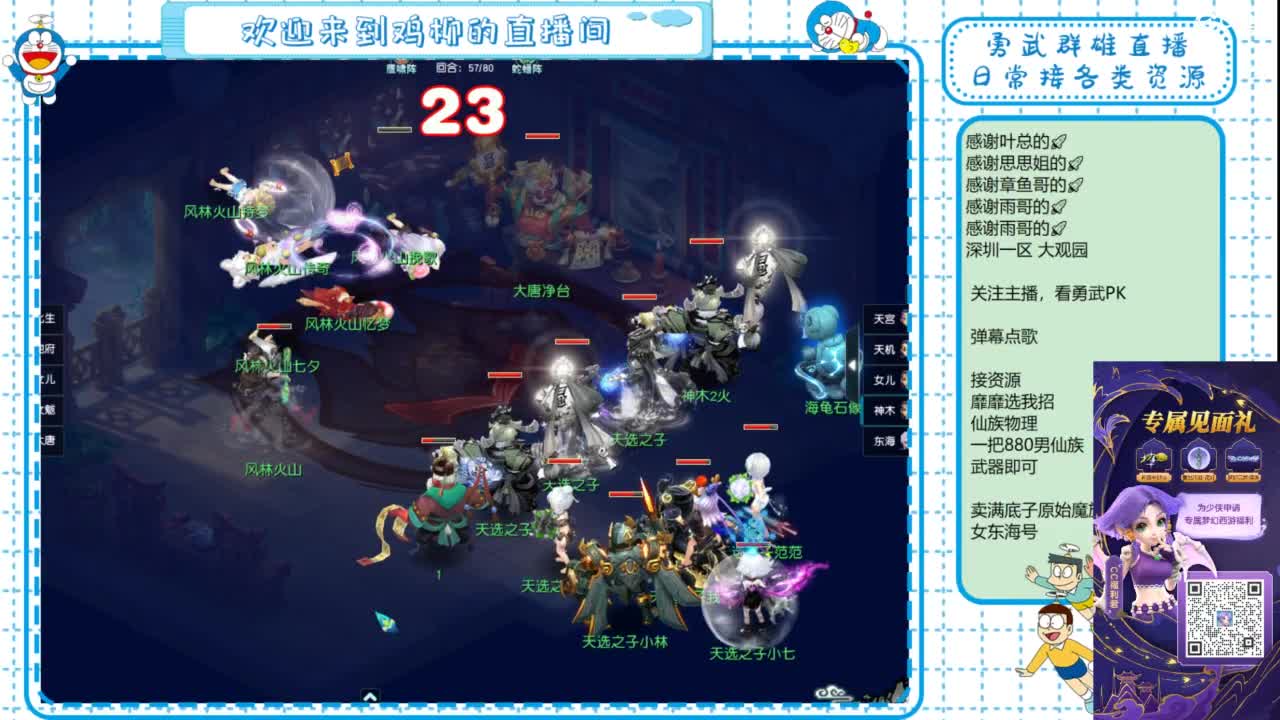1280x720 pixels.
Task: Select the 东海 entry in the right side list
Action: 886,439
